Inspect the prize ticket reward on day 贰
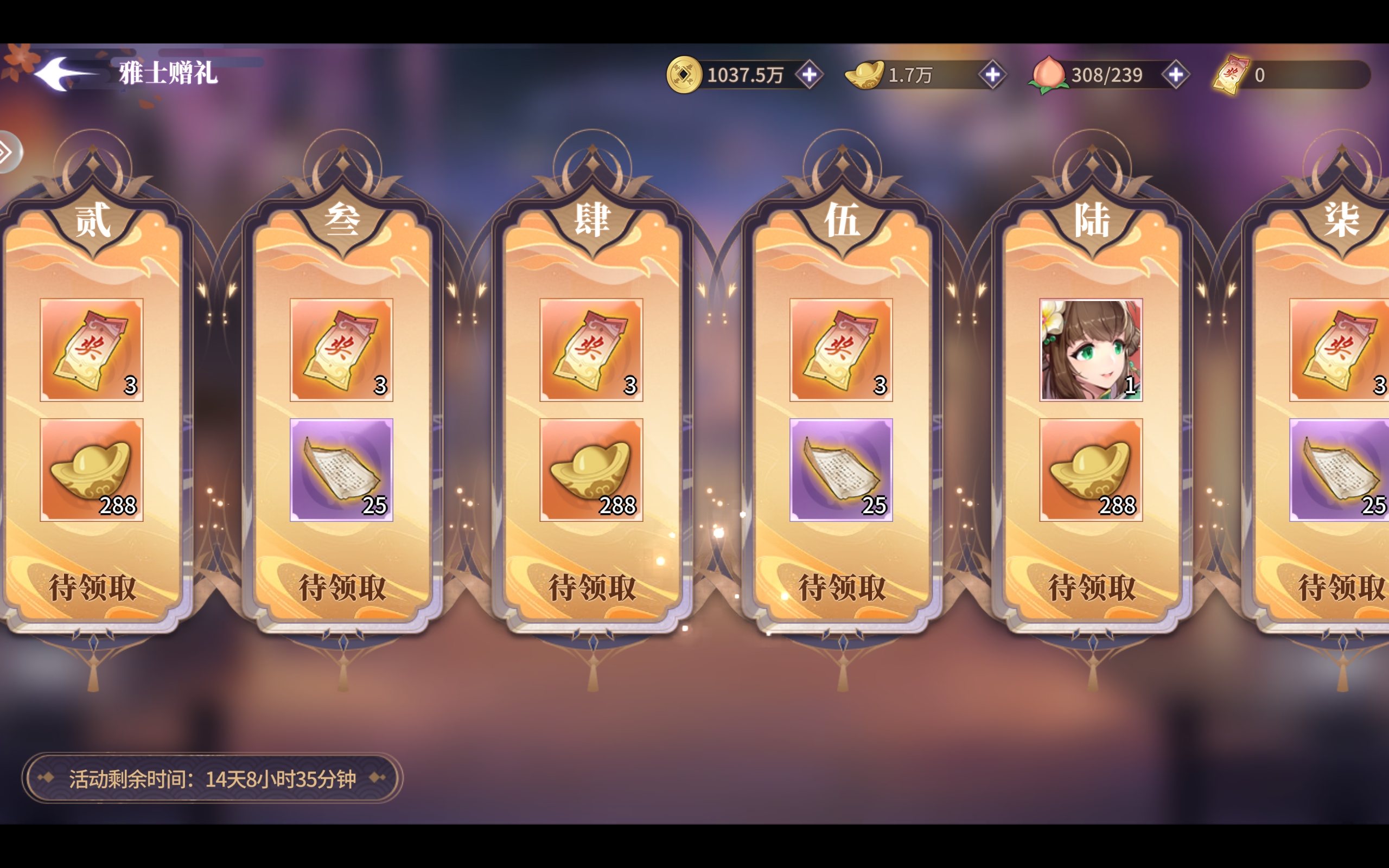Image resolution: width=1389 pixels, height=868 pixels. click(x=92, y=349)
